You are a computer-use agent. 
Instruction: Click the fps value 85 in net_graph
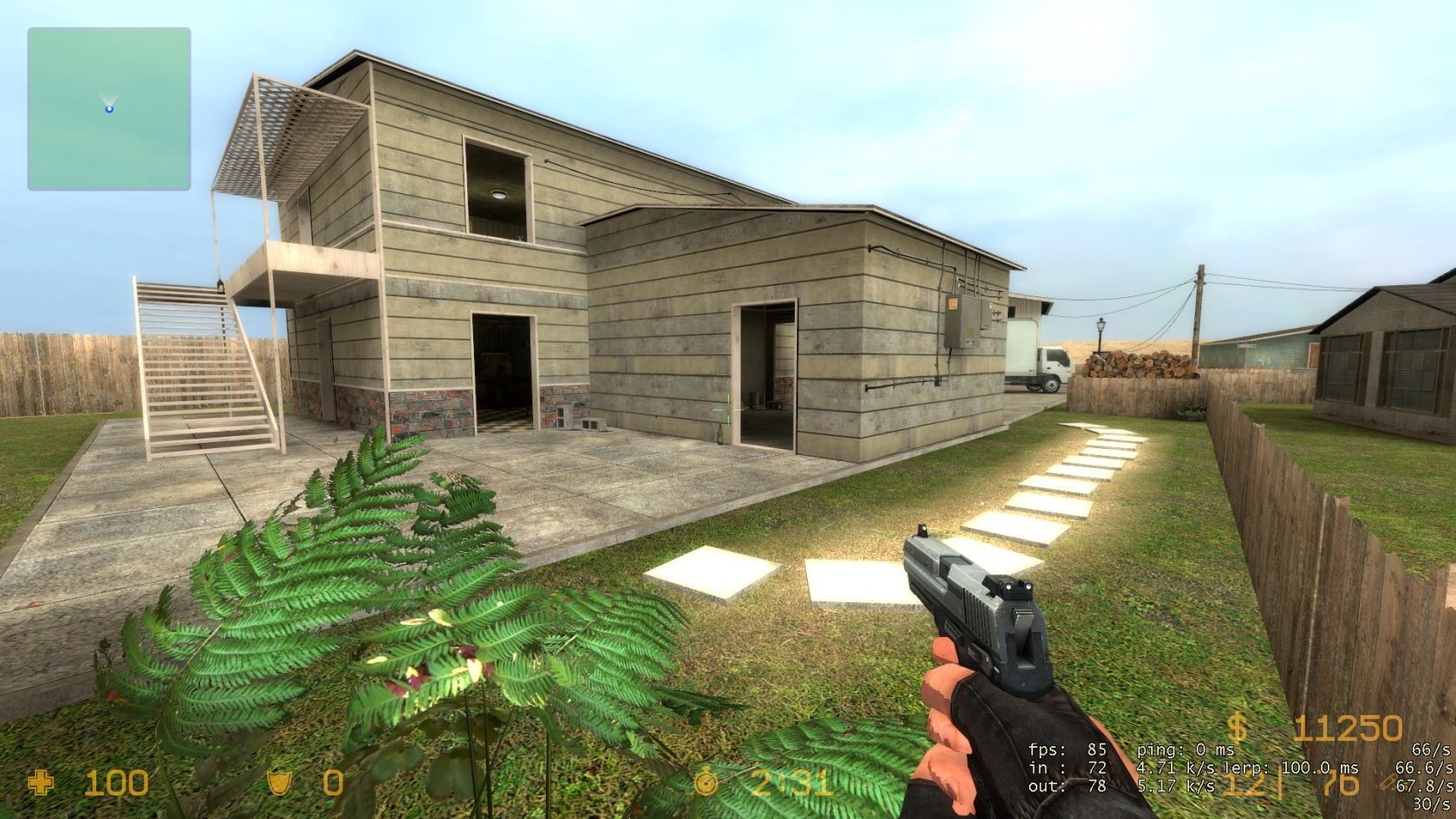click(x=1096, y=751)
